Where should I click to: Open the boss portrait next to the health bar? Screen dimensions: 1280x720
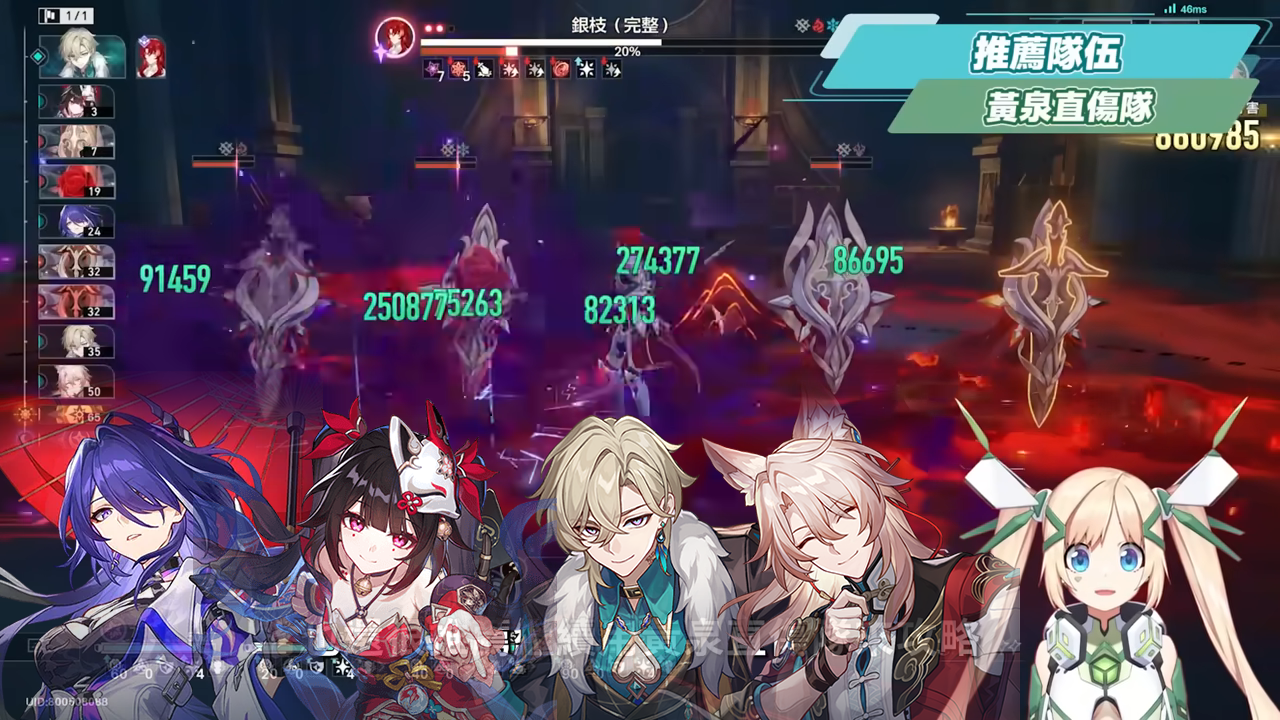coord(394,39)
